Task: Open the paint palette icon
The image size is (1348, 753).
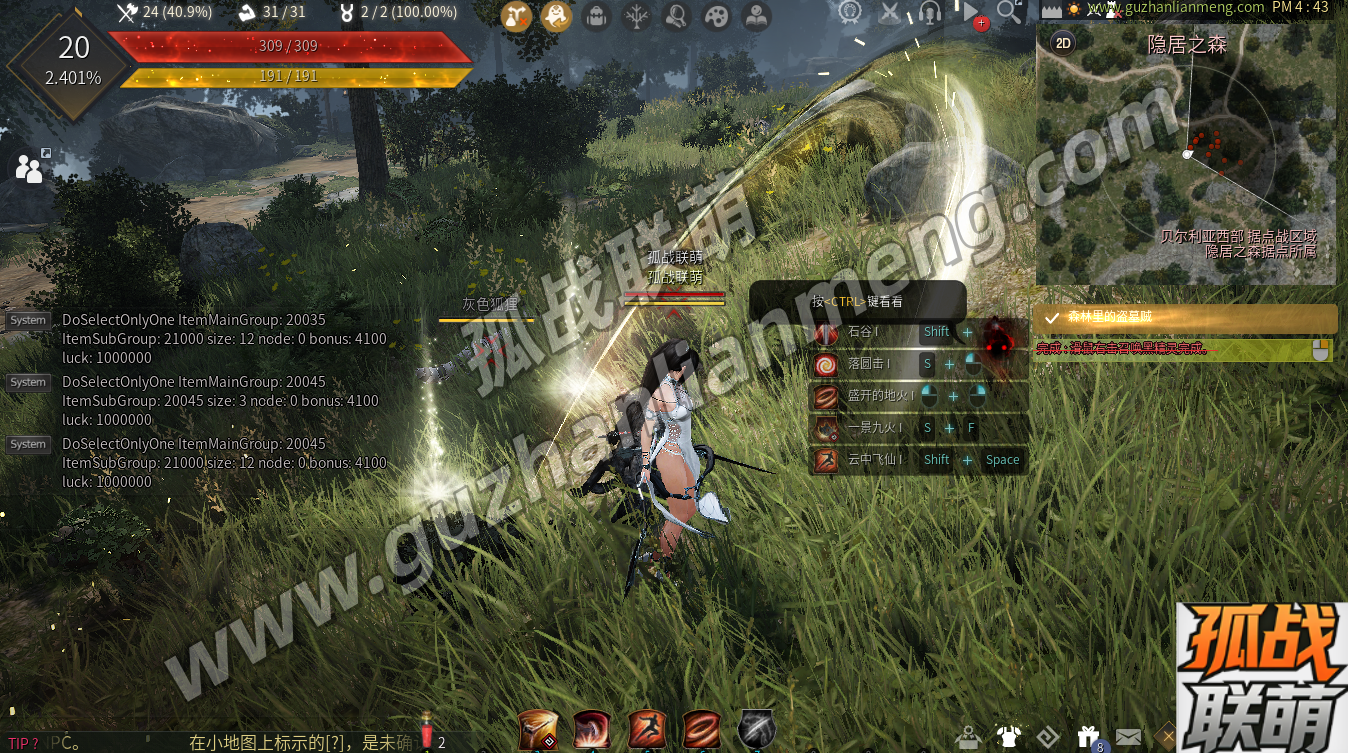Action: [x=717, y=15]
